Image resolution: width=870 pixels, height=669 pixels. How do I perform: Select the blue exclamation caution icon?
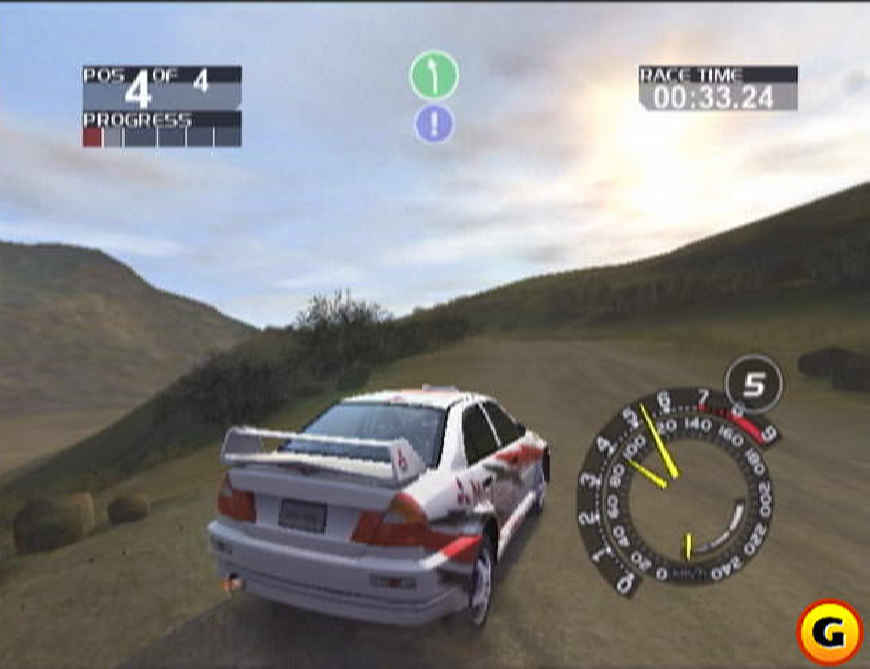[434, 124]
